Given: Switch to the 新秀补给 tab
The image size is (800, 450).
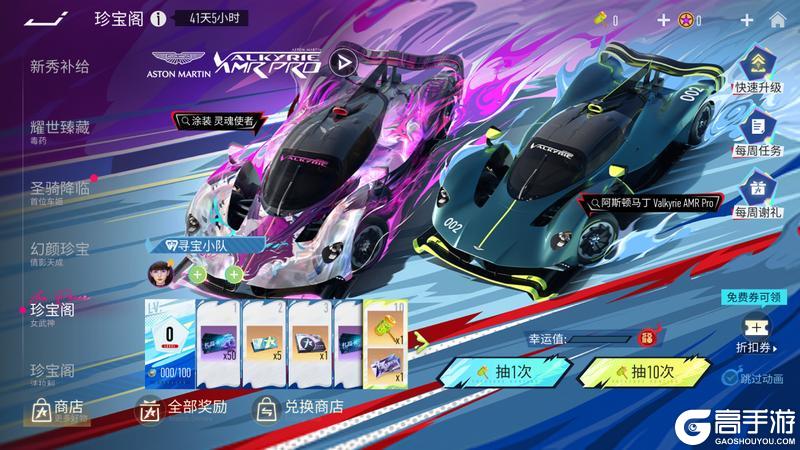Looking at the screenshot, I should click(60, 67).
